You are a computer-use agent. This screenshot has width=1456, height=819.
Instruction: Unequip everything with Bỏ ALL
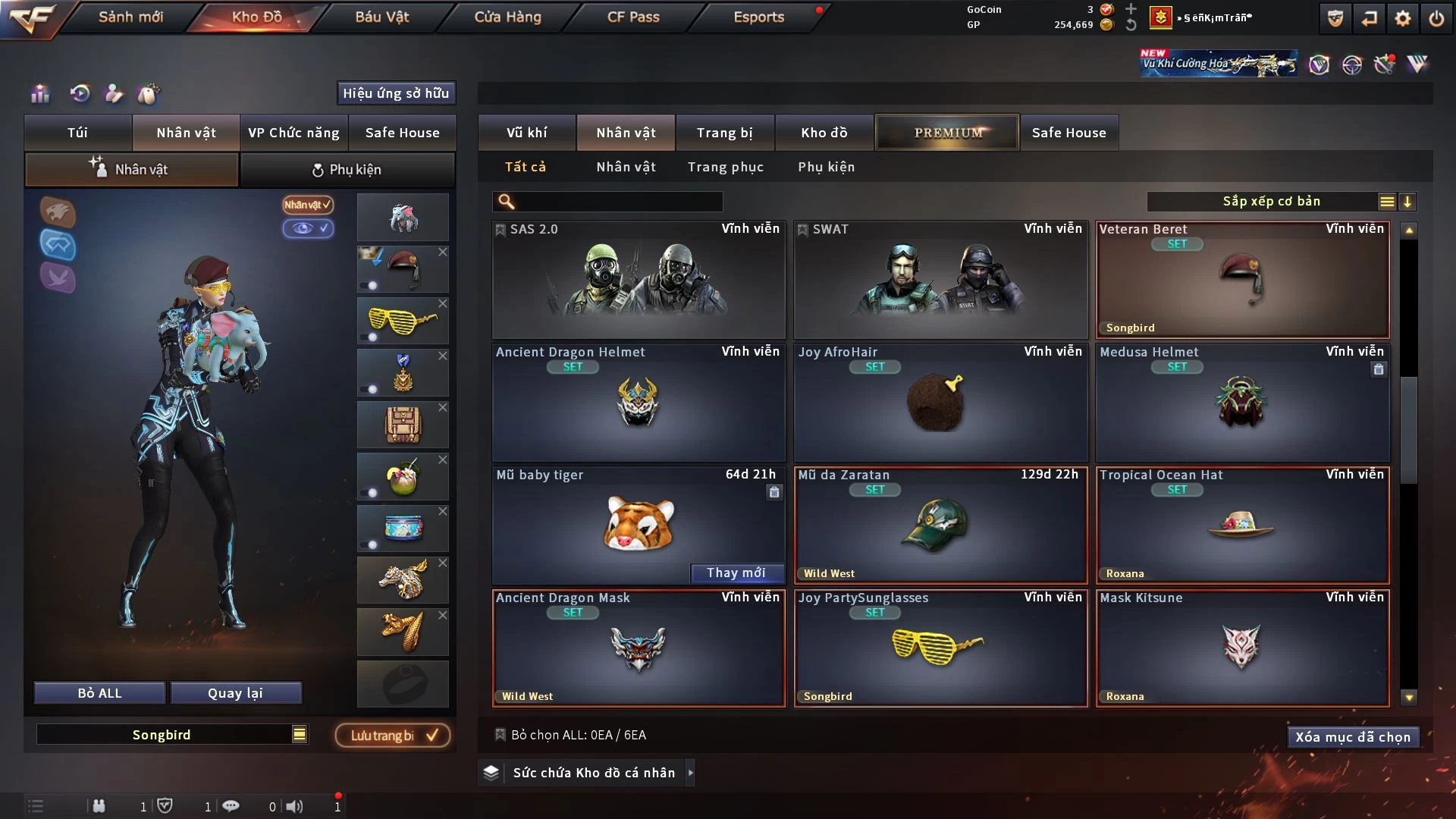point(99,693)
